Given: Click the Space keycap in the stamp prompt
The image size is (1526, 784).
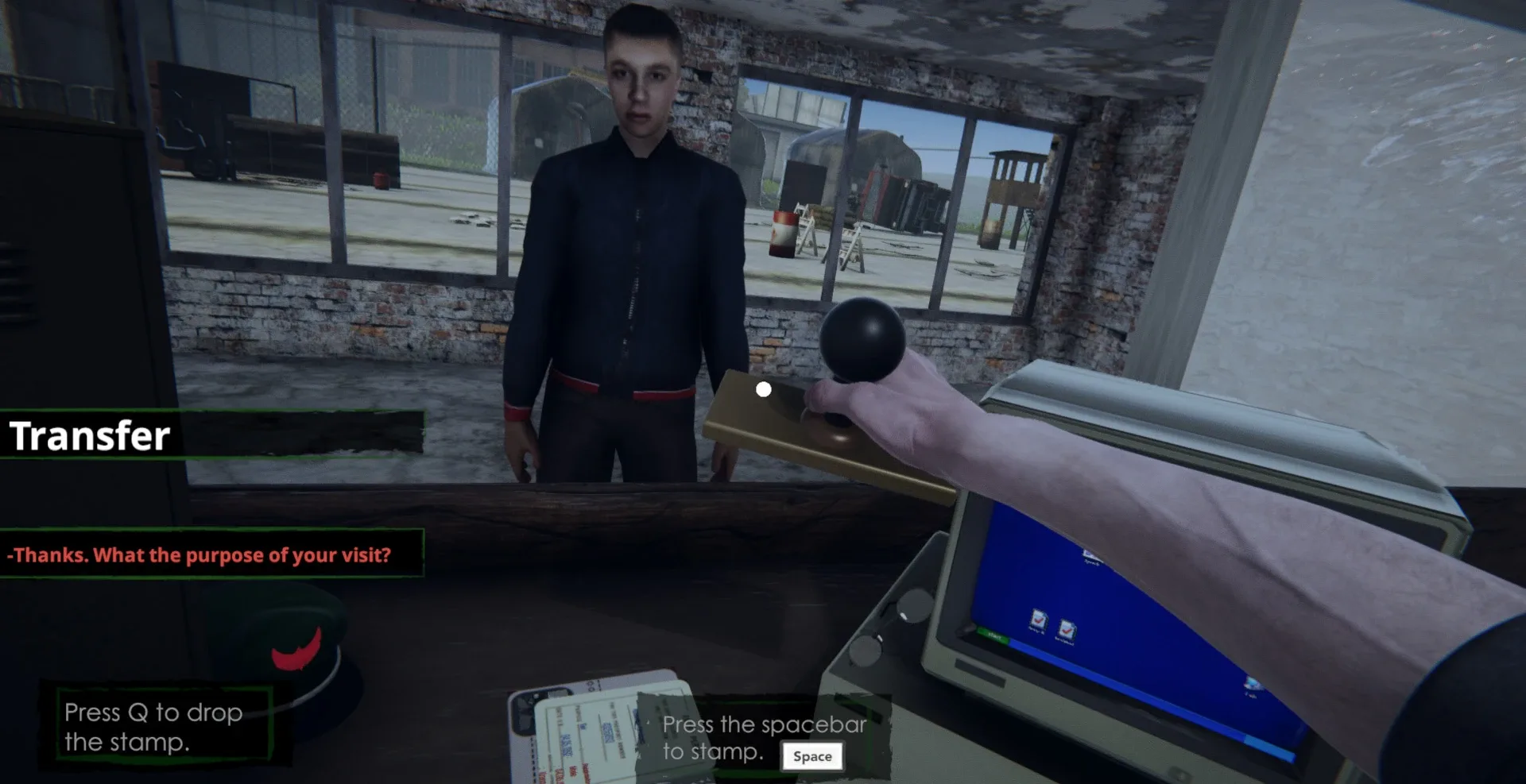Looking at the screenshot, I should [x=812, y=756].
